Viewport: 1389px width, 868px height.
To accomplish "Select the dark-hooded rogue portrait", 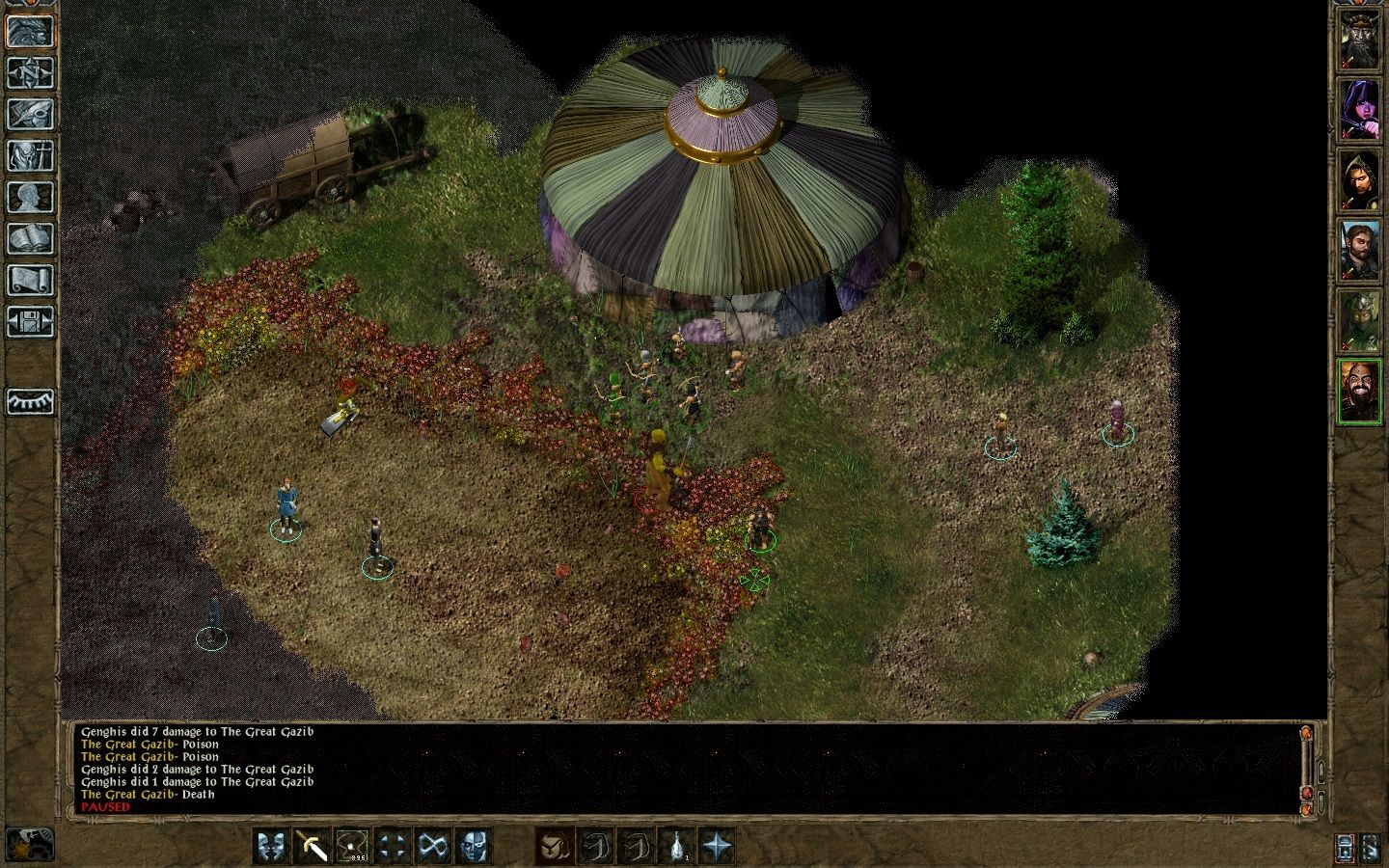I will (x=1358, y=180).
